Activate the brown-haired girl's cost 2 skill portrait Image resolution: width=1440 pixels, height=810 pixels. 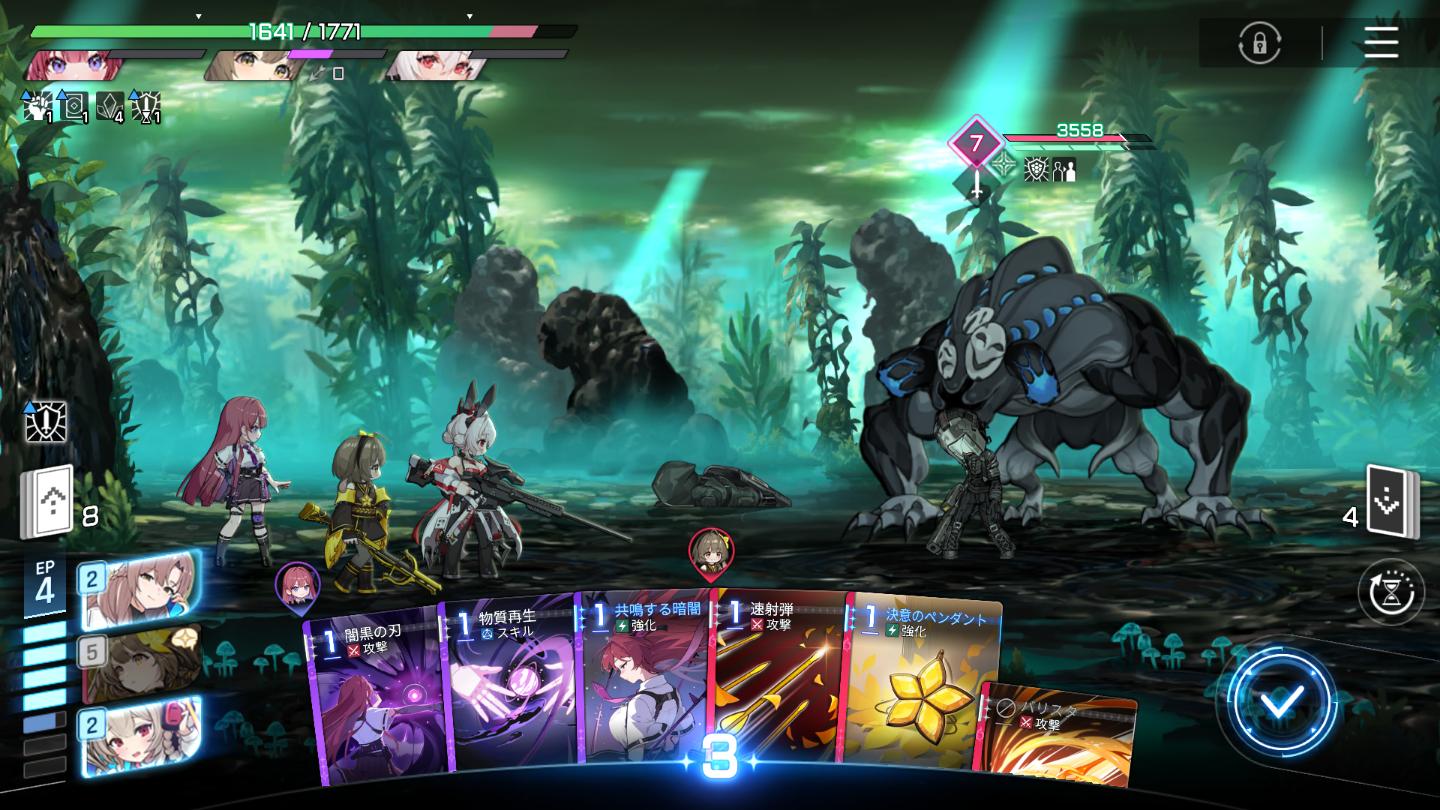140,589
